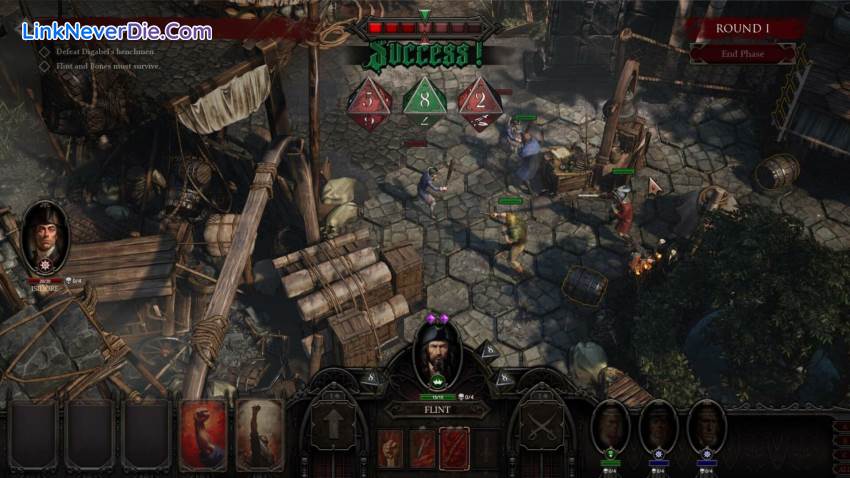850x478 pixels.
Task: Open the LinkNeverDie.Com watermark link
Action: (x=116, y=31)
